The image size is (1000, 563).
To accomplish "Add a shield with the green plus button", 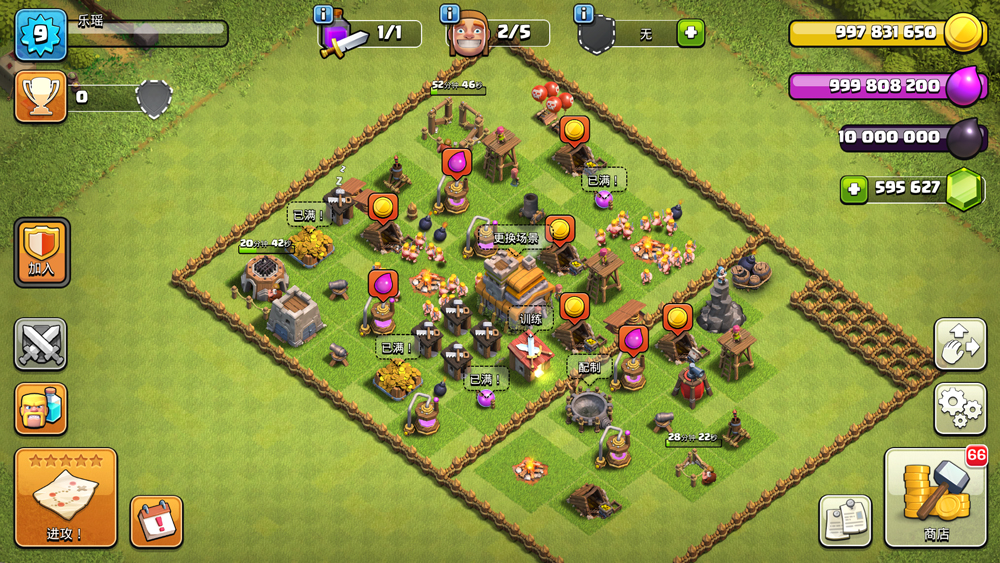I will pos(690,33).
